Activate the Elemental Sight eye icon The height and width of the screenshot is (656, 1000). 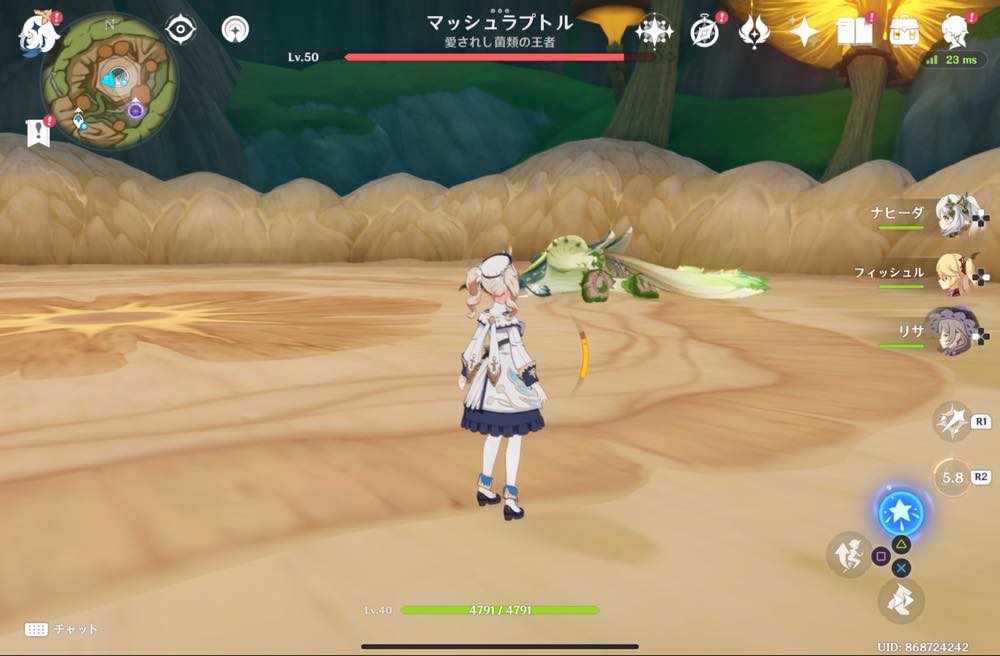tap(180, 30)
